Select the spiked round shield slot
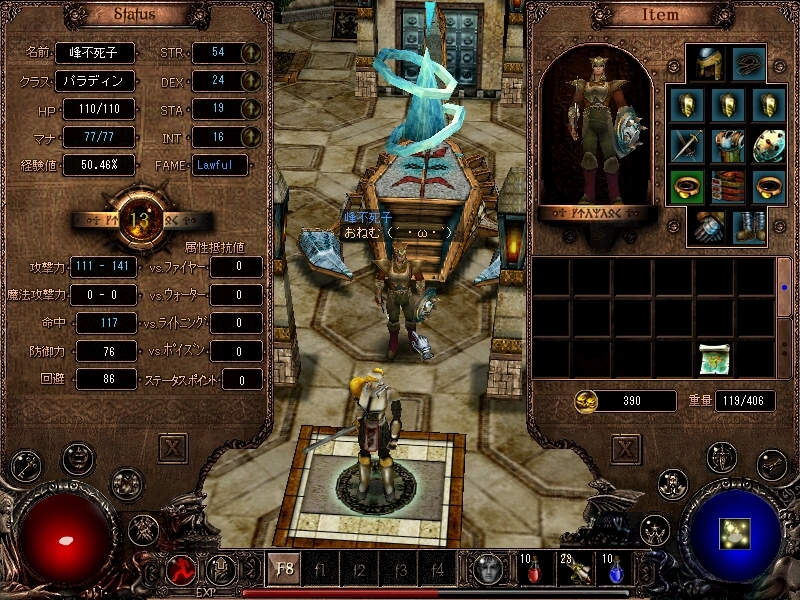The width and height of the screenshot is (800, 600). [x=769, y=146]
